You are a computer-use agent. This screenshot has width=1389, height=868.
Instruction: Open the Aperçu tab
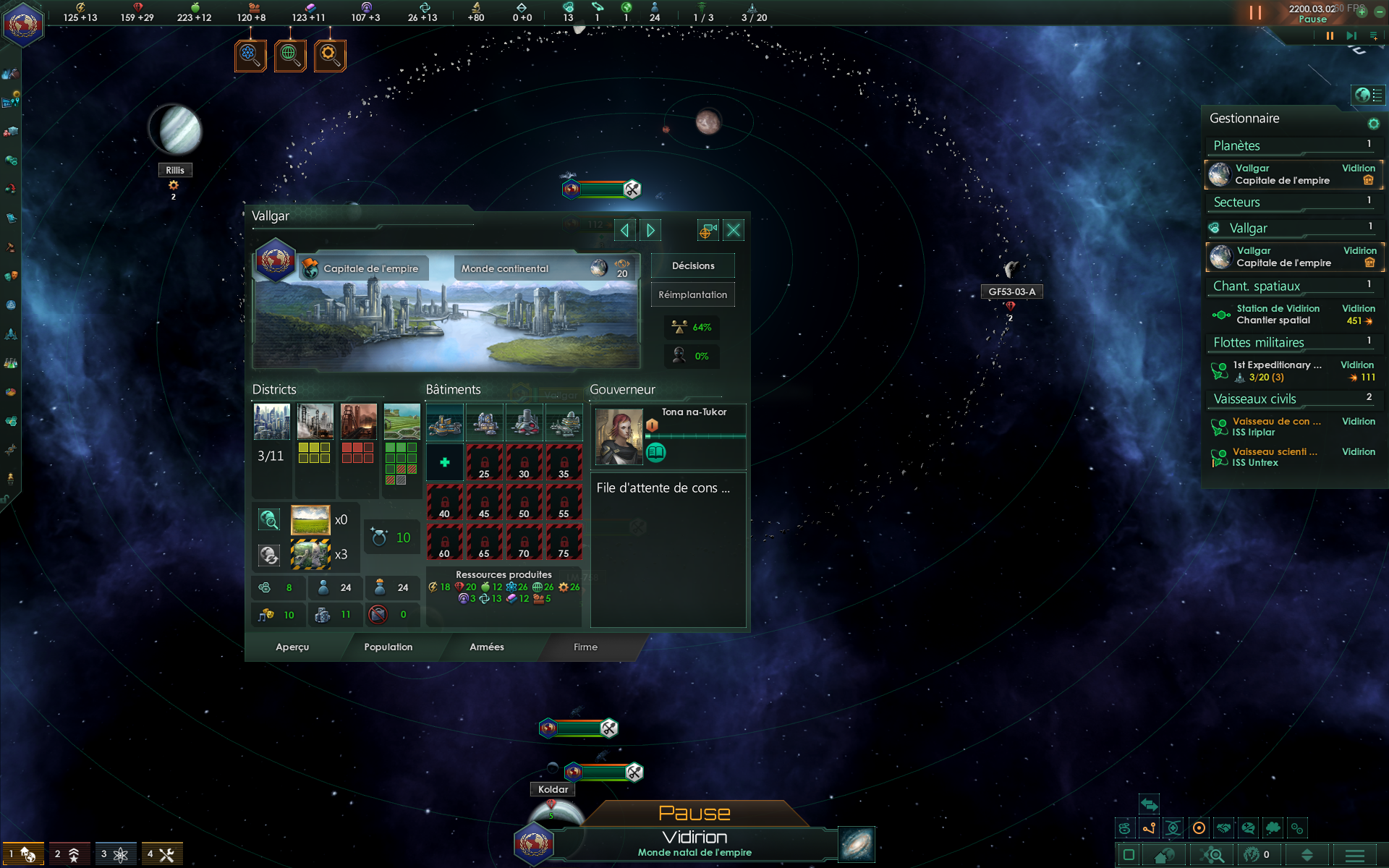(292, 647)
